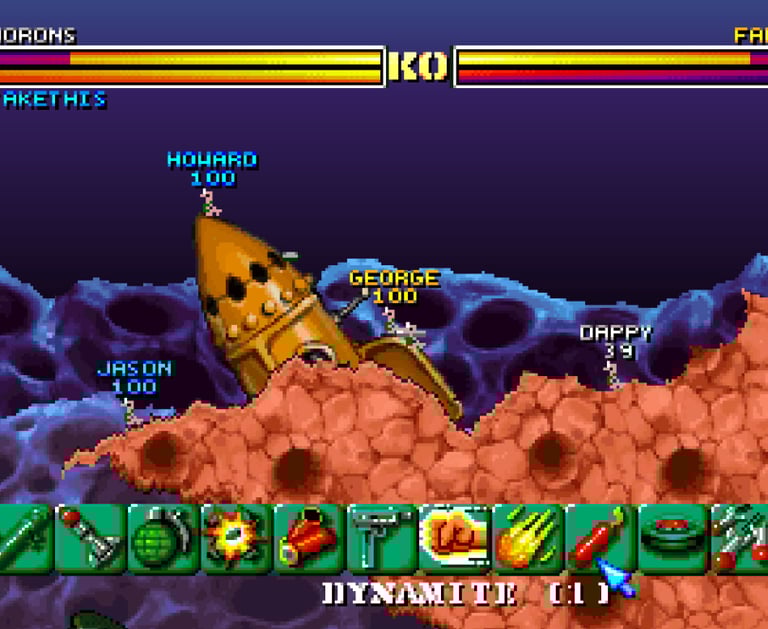The height and width of the screenshot is (629, 768).
Task: Pick the green land mine weapon
Action: pyautogui.click(x=673, y=538)
